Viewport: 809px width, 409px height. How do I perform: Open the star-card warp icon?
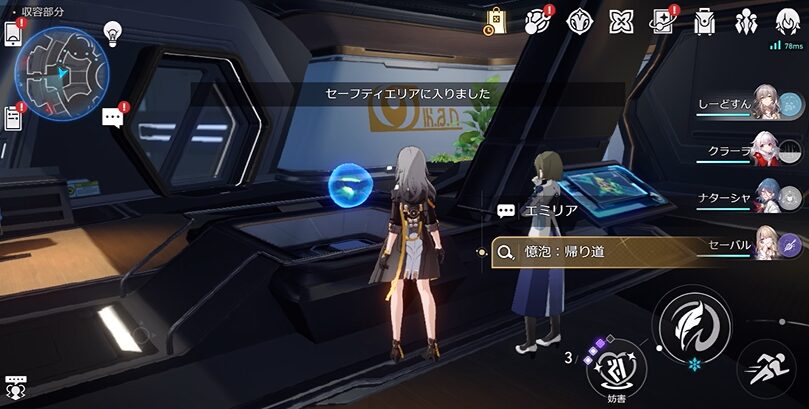[663, 20]
